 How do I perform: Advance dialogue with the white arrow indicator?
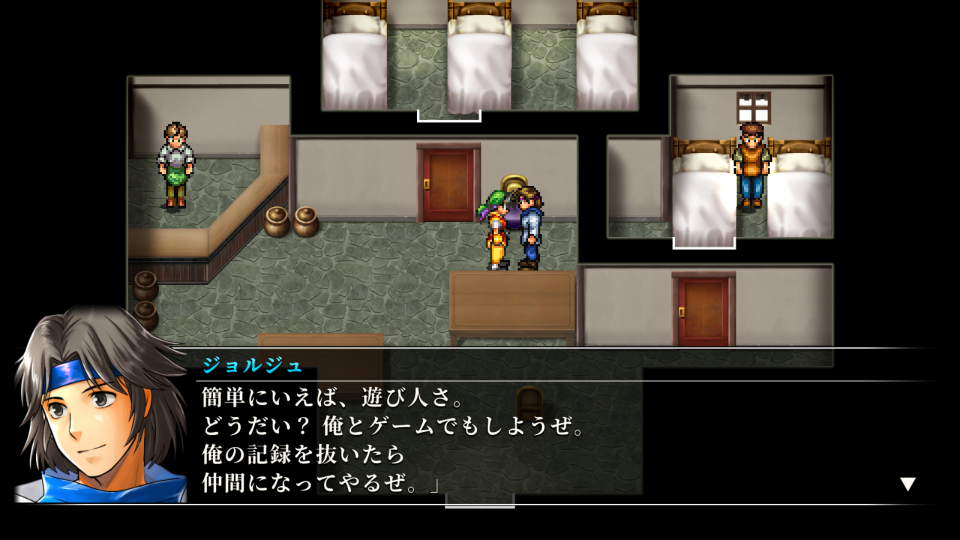[x=907, y=484]
